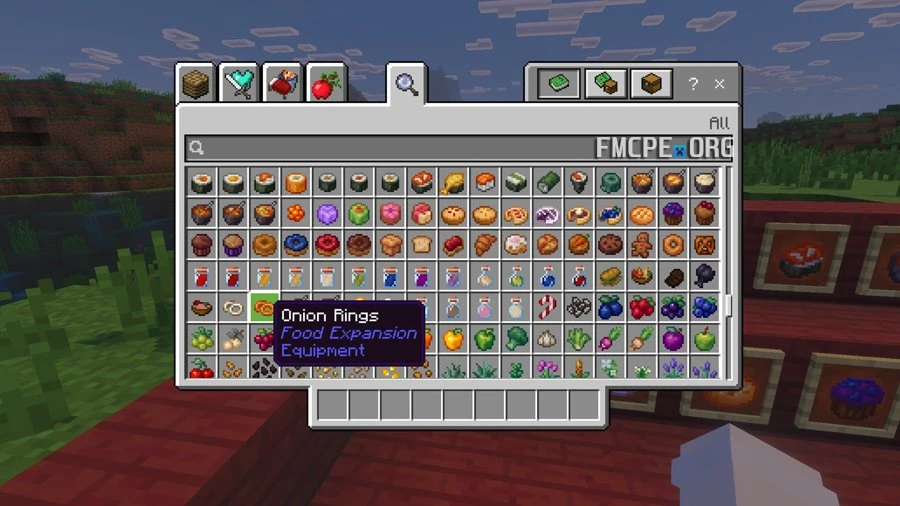Open the question mark help button
The height and width of the screenshot is (506, 900).
(692, 84)
